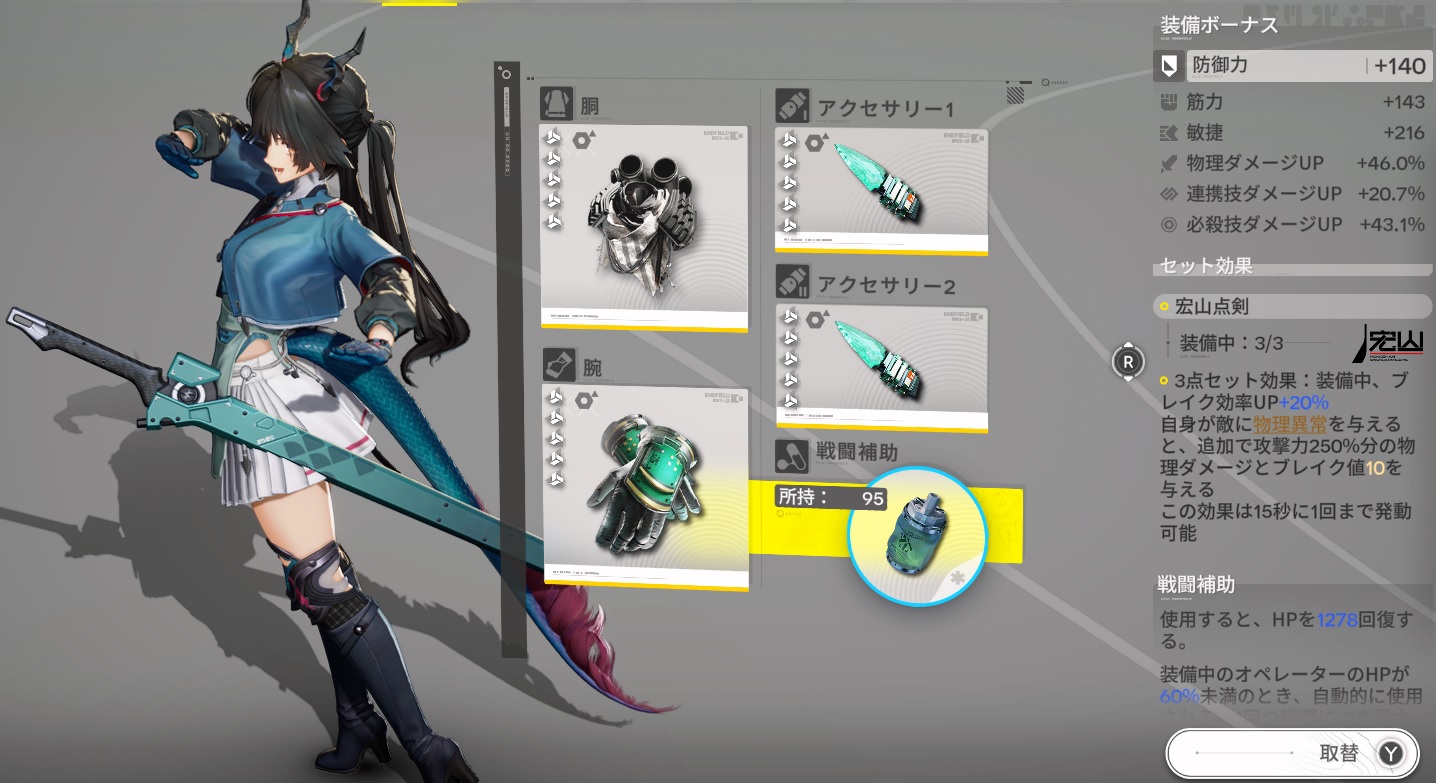The height and width of the screenshot is (783, 1436).
Task: Select the 戦闘補助 canister item slot
Action: pos(917,535)
